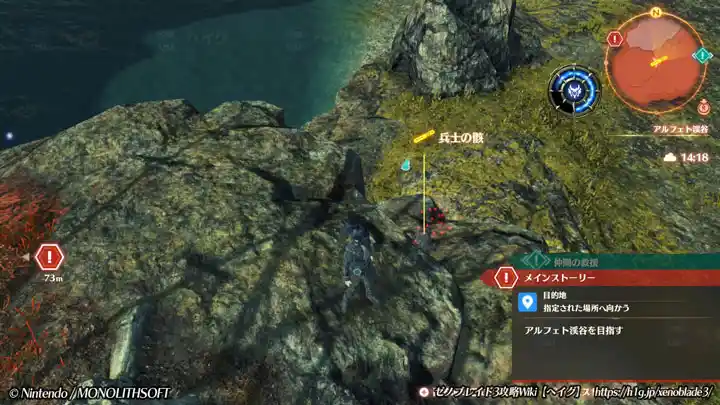Click the blue 目的地 location pin icon
The image size is (720, 405).
click(x=527, y=302)
